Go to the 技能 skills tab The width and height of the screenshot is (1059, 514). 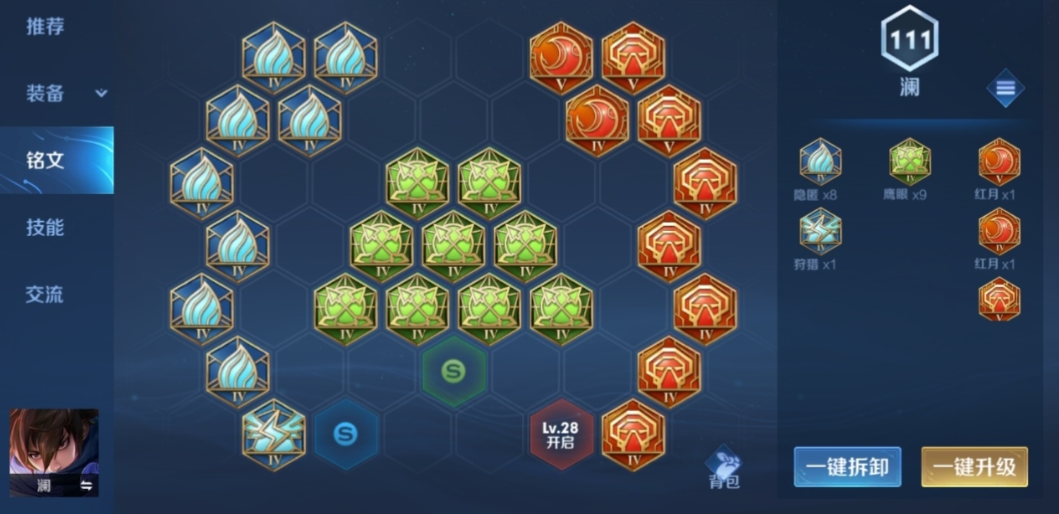(46, 227)
